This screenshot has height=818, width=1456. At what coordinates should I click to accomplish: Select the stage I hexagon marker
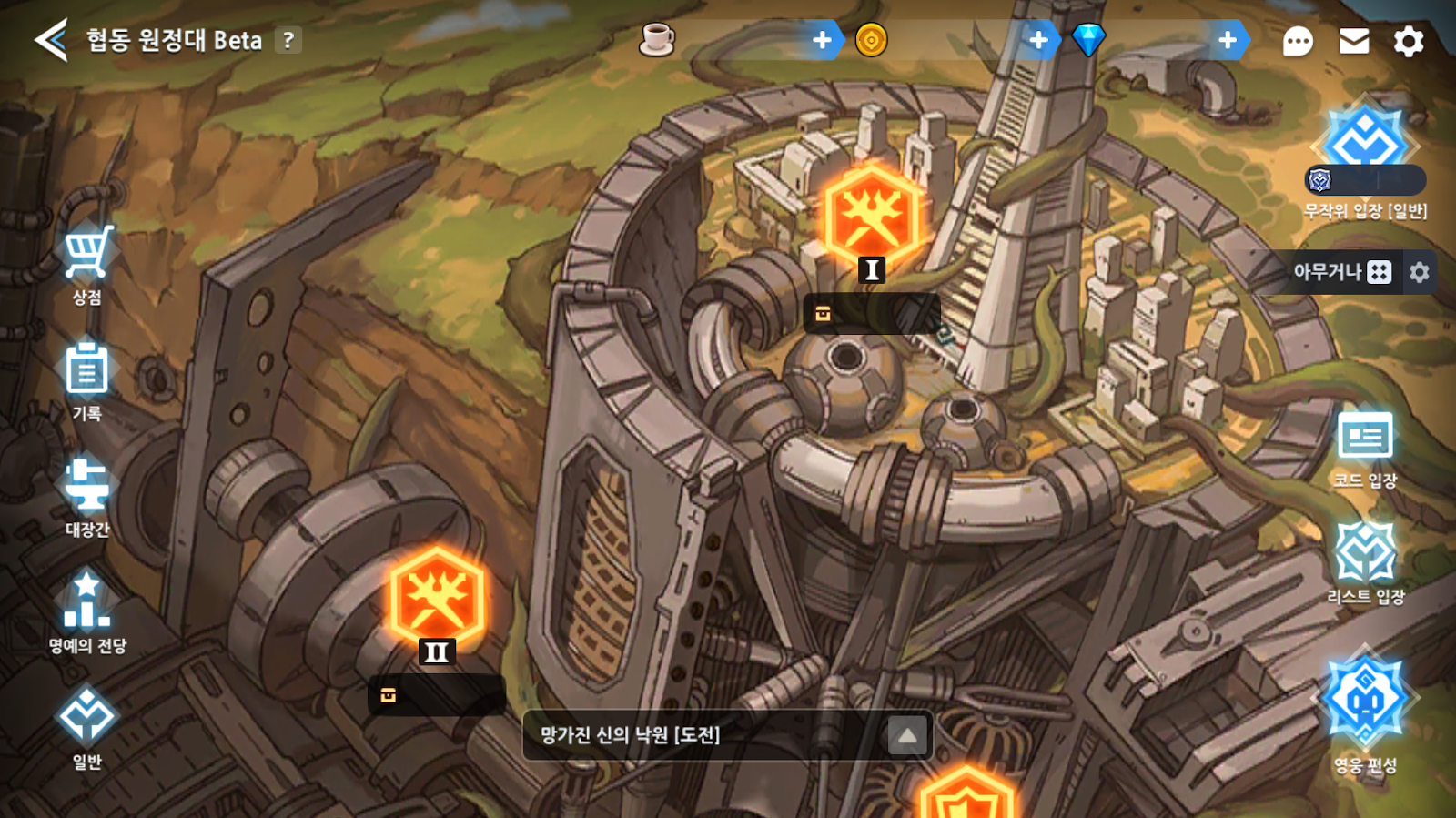[872, 218]
